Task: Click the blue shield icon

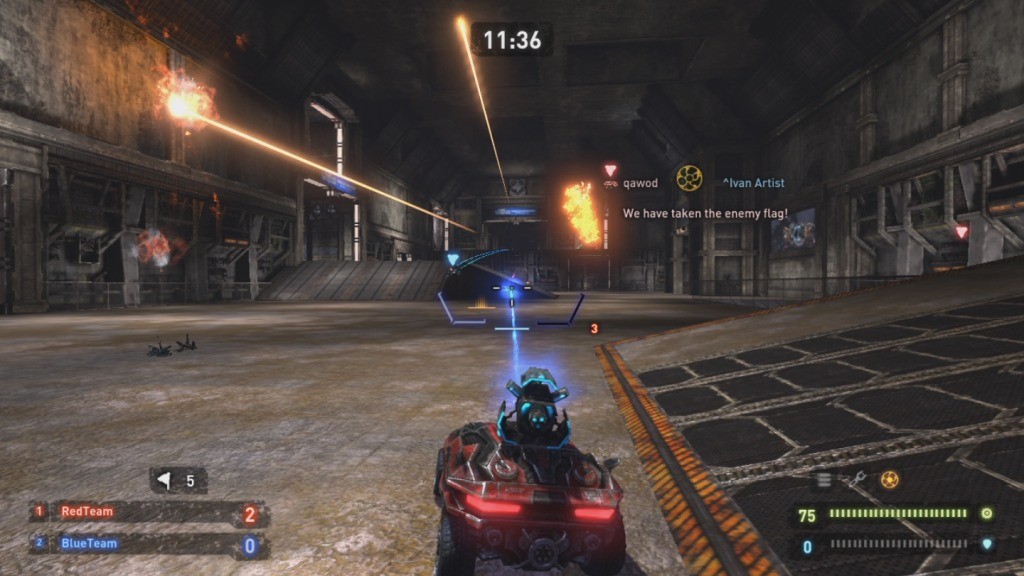Action: pos(986,545)
